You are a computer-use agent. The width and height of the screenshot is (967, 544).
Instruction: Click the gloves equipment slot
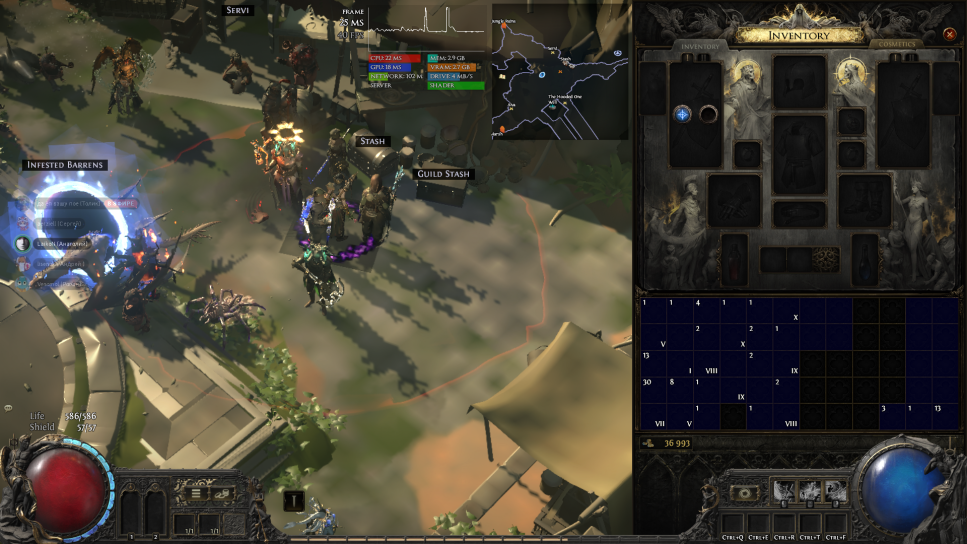point(734,200)
